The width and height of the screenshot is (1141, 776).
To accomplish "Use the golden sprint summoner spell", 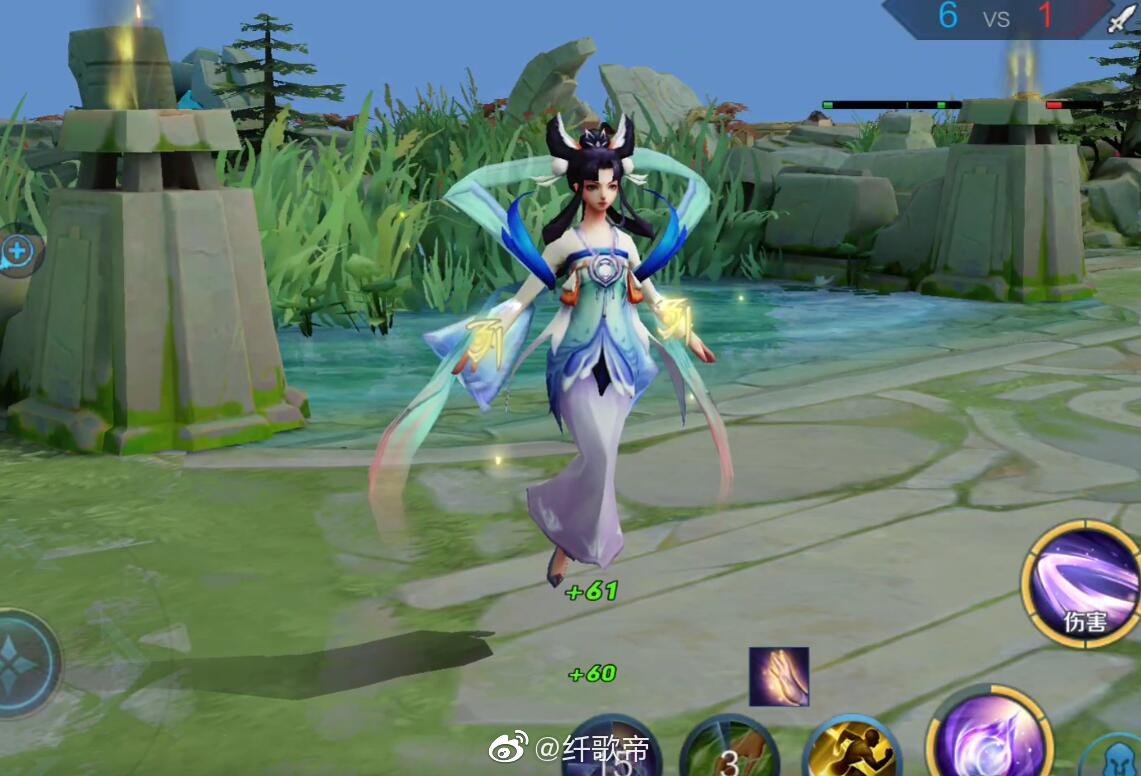I will (850, 750).
